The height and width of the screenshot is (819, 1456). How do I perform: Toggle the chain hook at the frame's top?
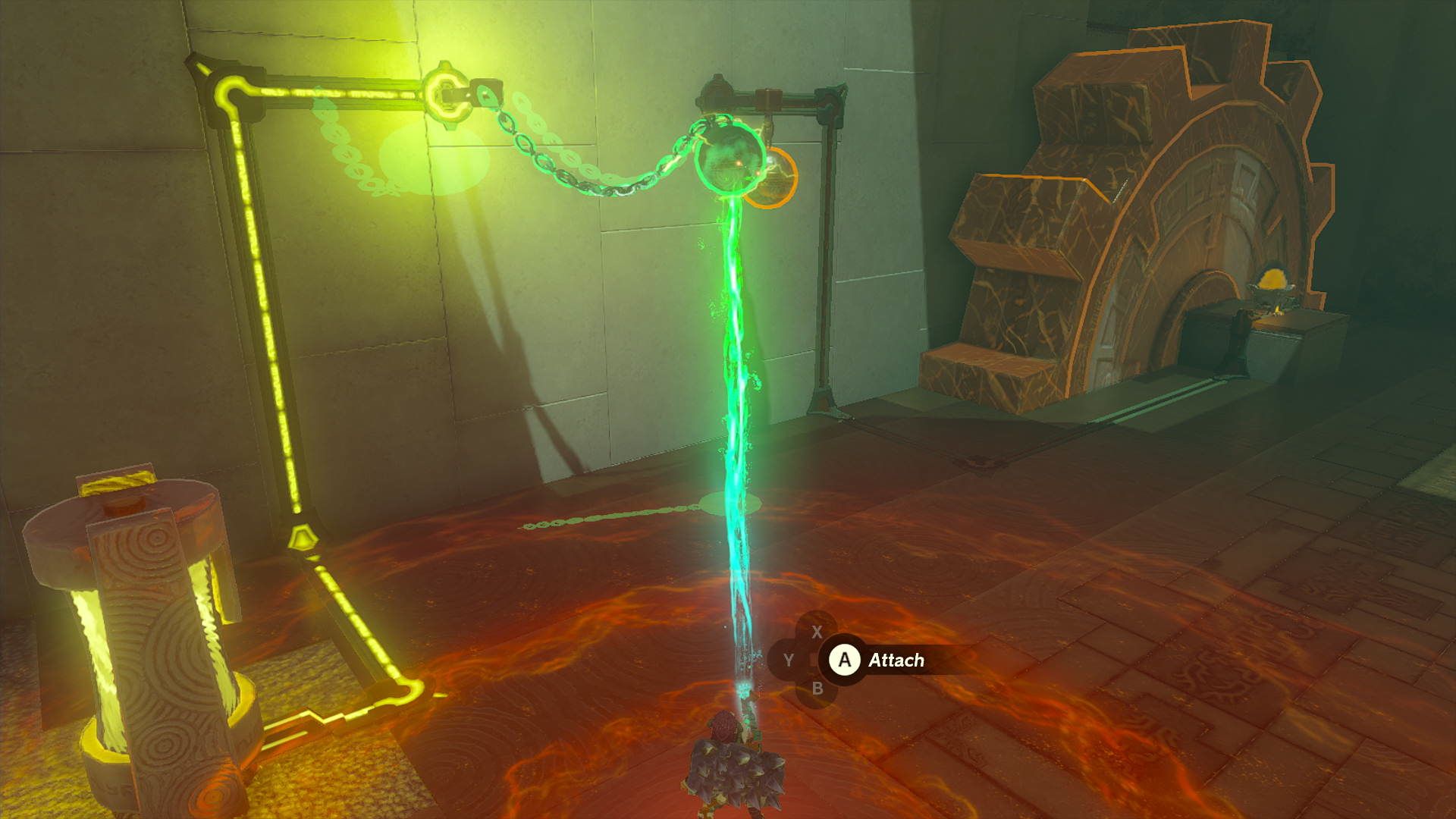point(447,91)
